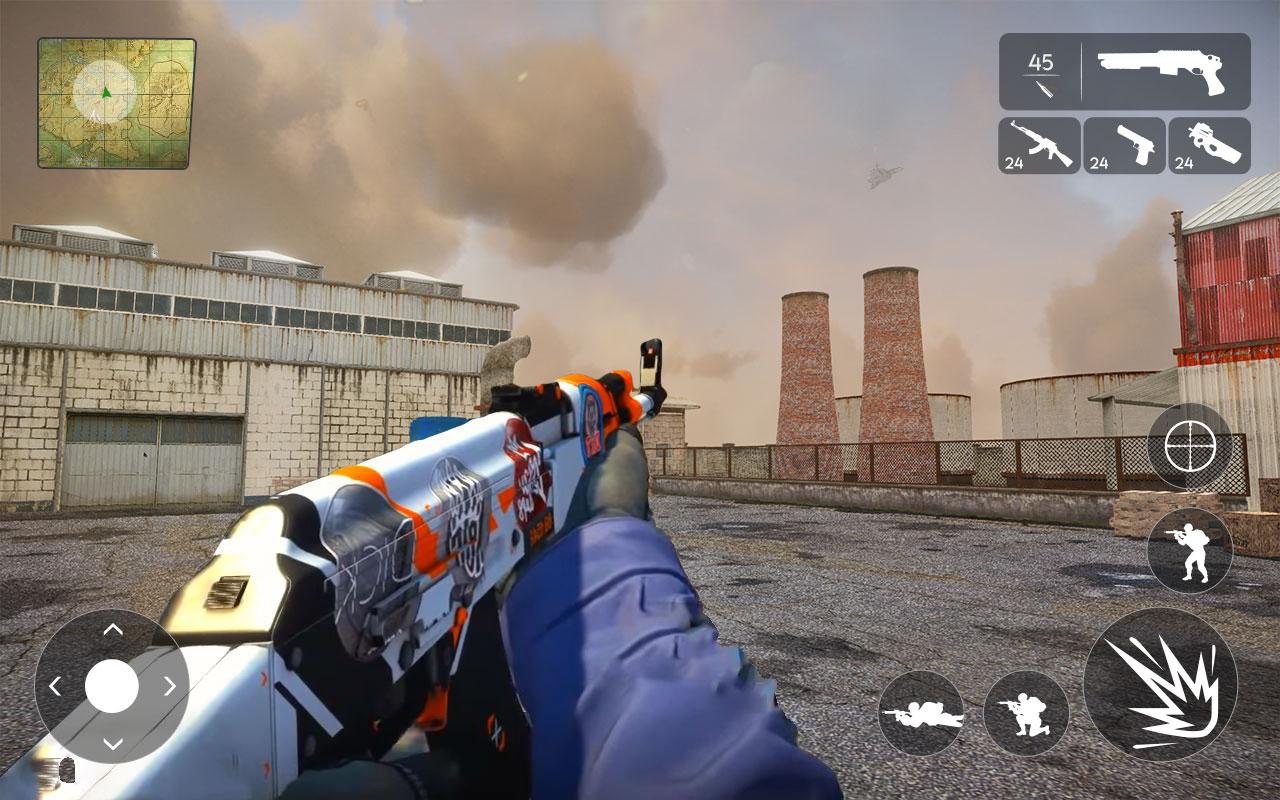Screen dimensions: 1280x800
Task: Tap the crosshair aim button
Action: coord(1190,446)
